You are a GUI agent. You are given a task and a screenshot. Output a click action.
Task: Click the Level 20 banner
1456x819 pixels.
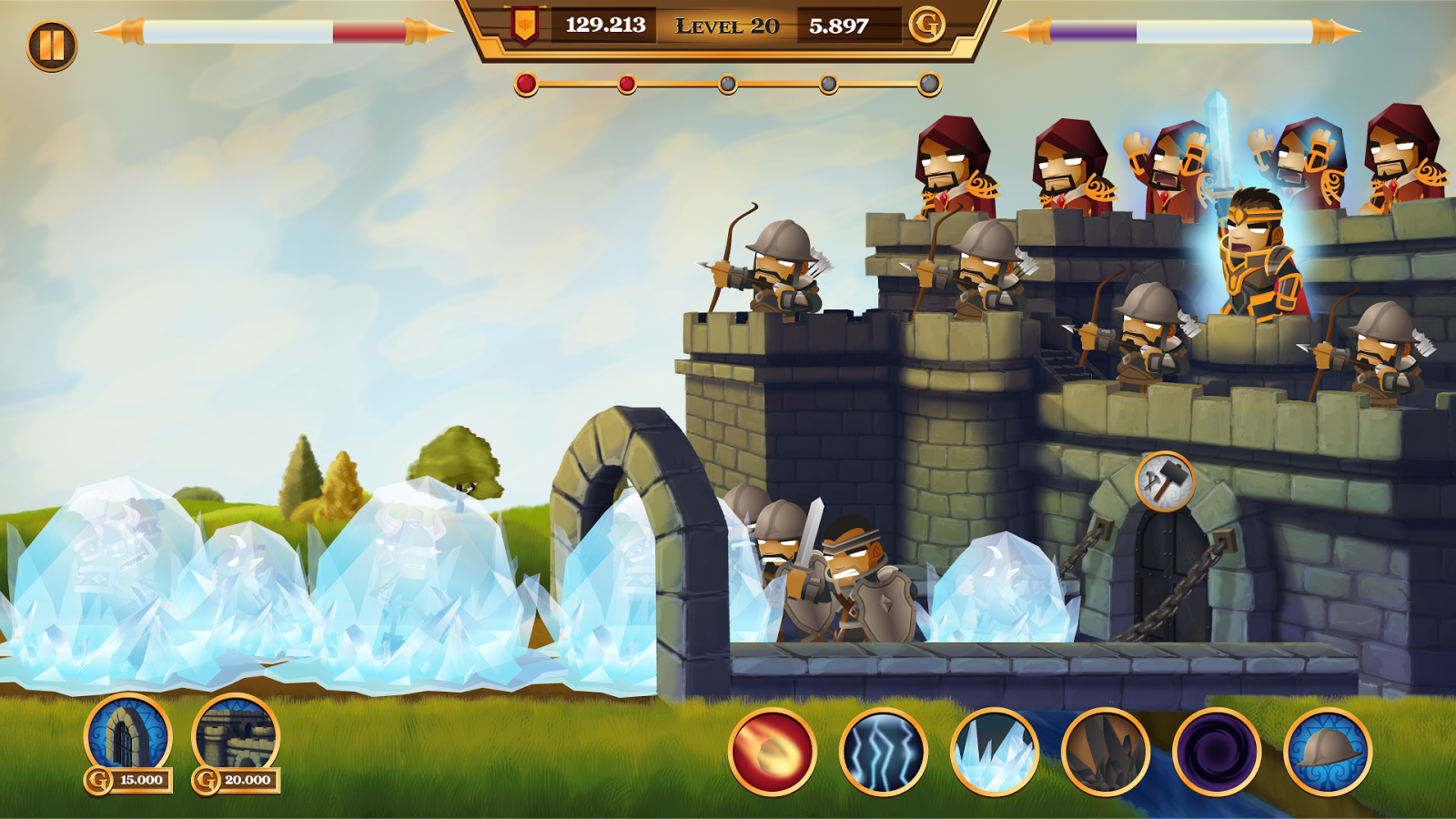726,27
